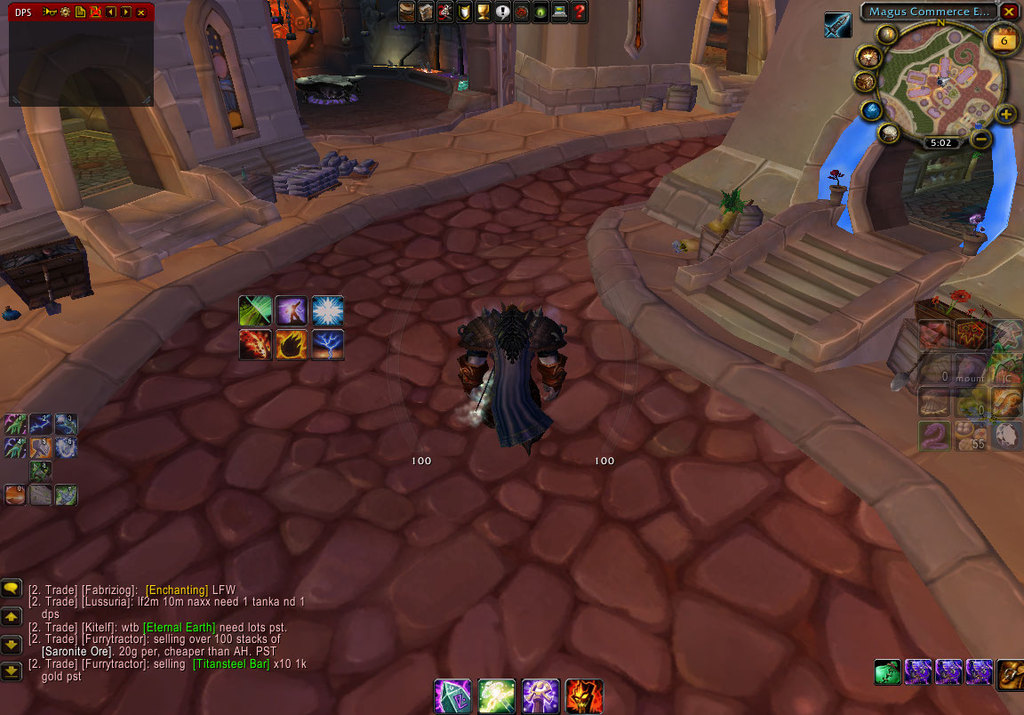This screenshot has height=715, width=1024.
Task: Zoom out on the minimap
Action: [x=981, y=139]
